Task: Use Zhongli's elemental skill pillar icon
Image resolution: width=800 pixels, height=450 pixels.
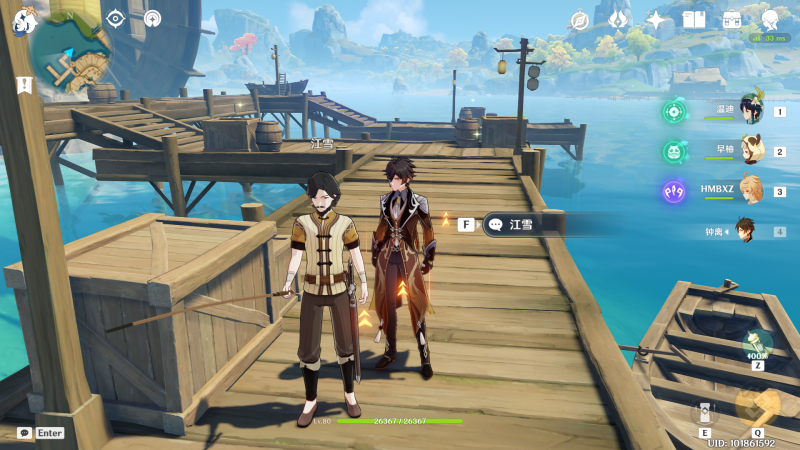Action: click(705, 412)
